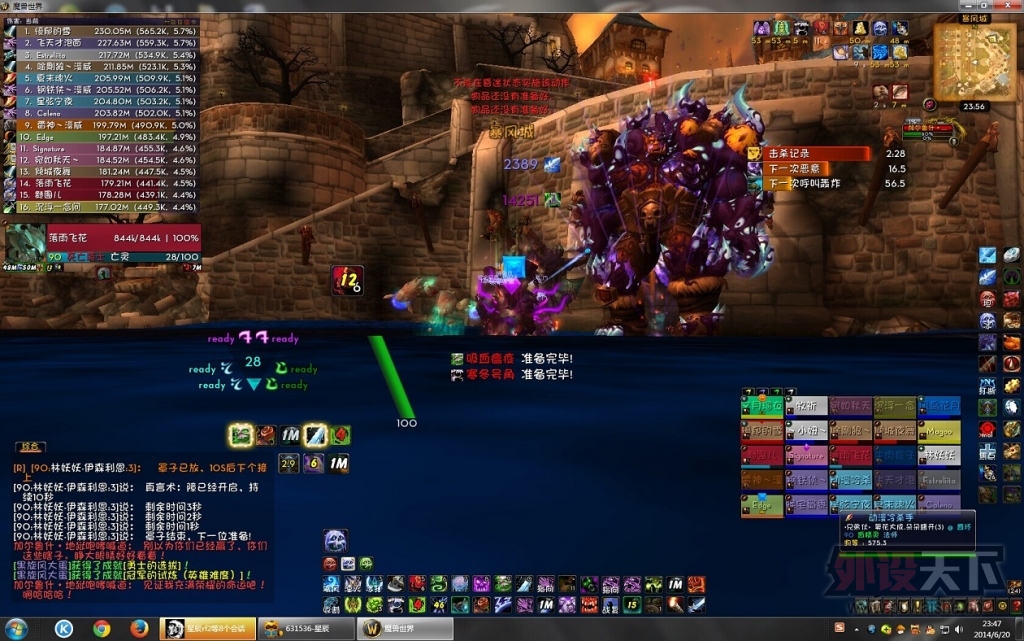This screenshot has width=1024, height=641.
Task: Select Edge's row in the damage meter
Action: coord(100,137)
